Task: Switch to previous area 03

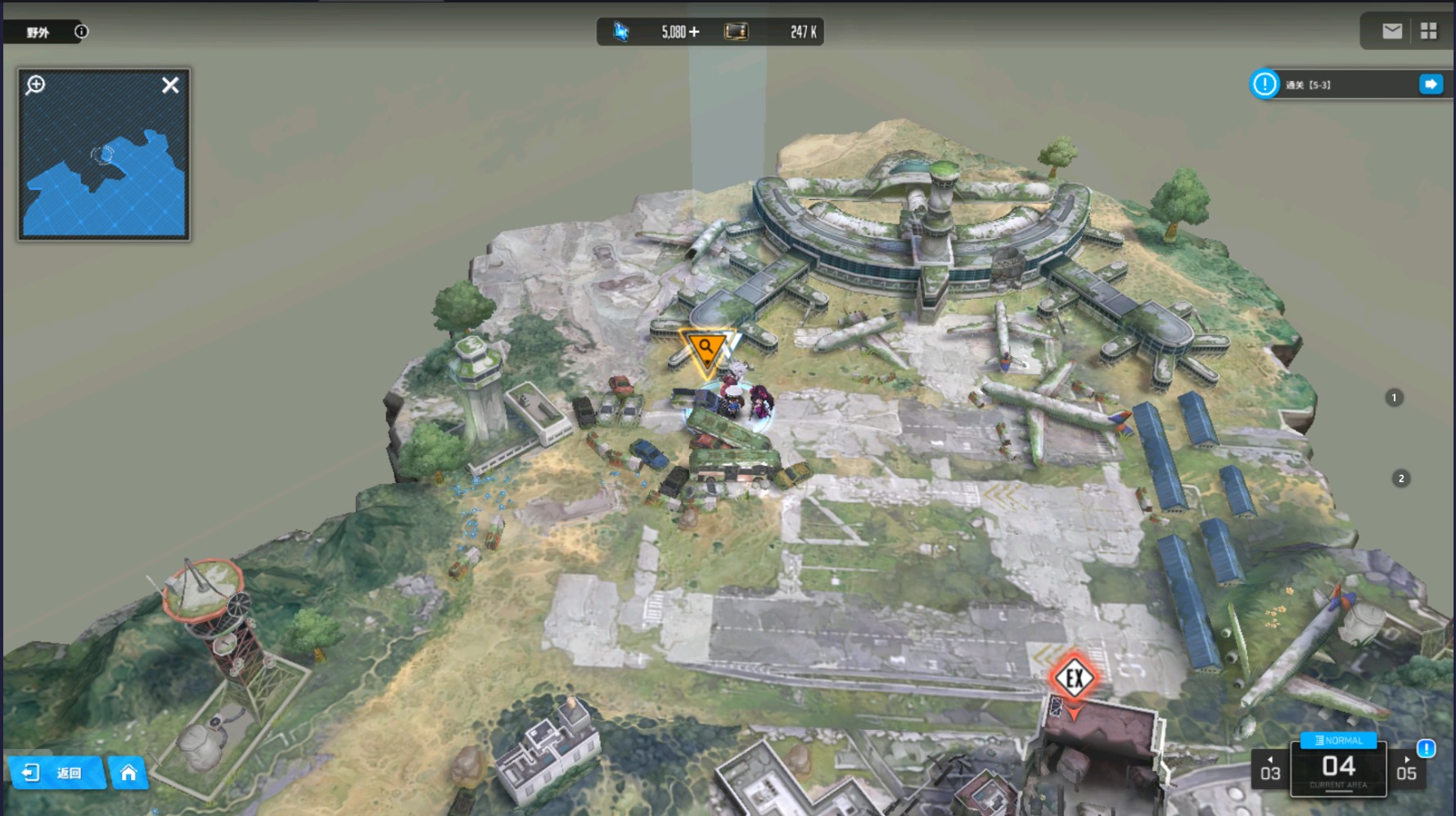Action: point(1270,771)
